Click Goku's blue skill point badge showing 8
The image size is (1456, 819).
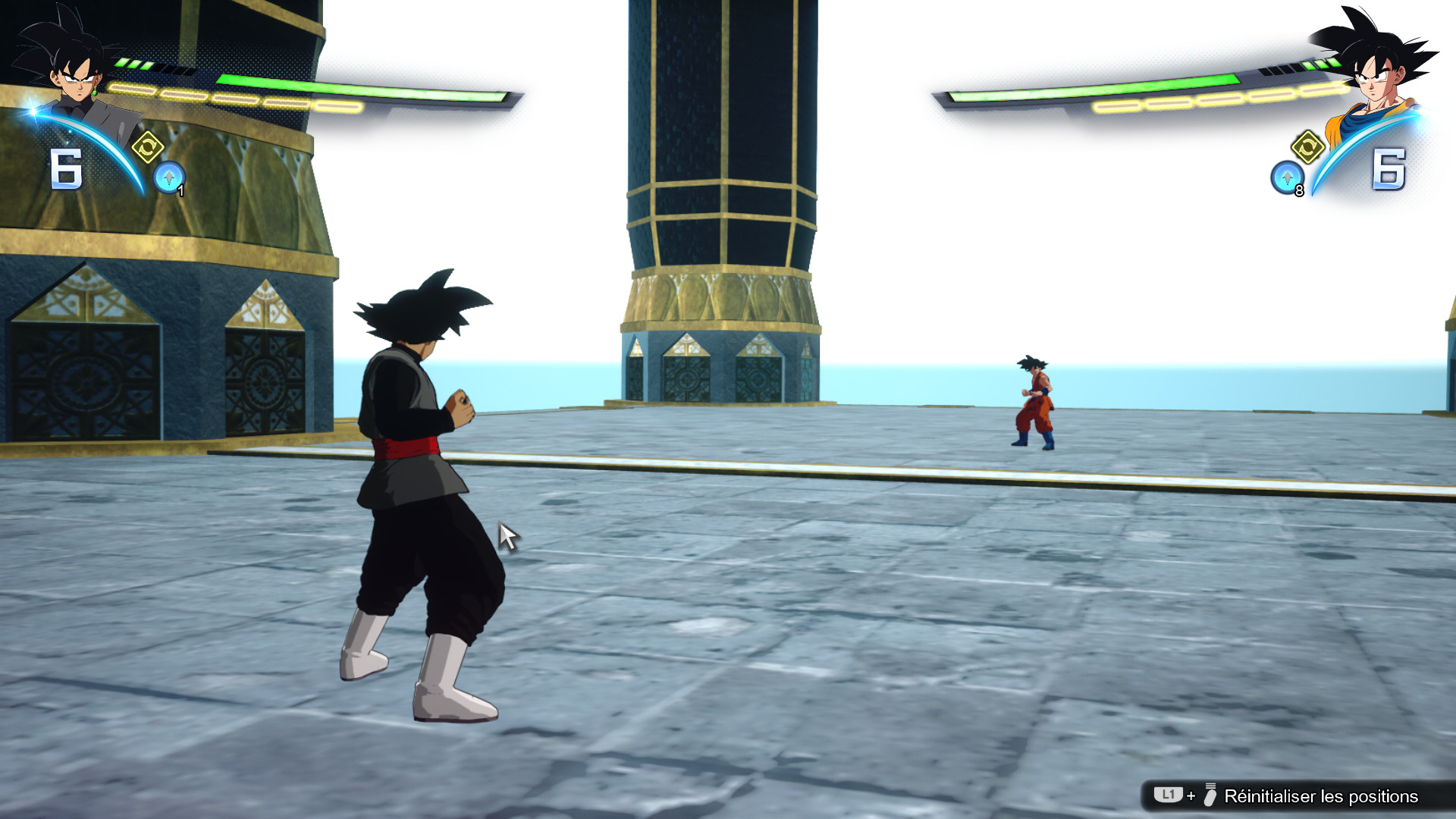[x=1288, y=176]
